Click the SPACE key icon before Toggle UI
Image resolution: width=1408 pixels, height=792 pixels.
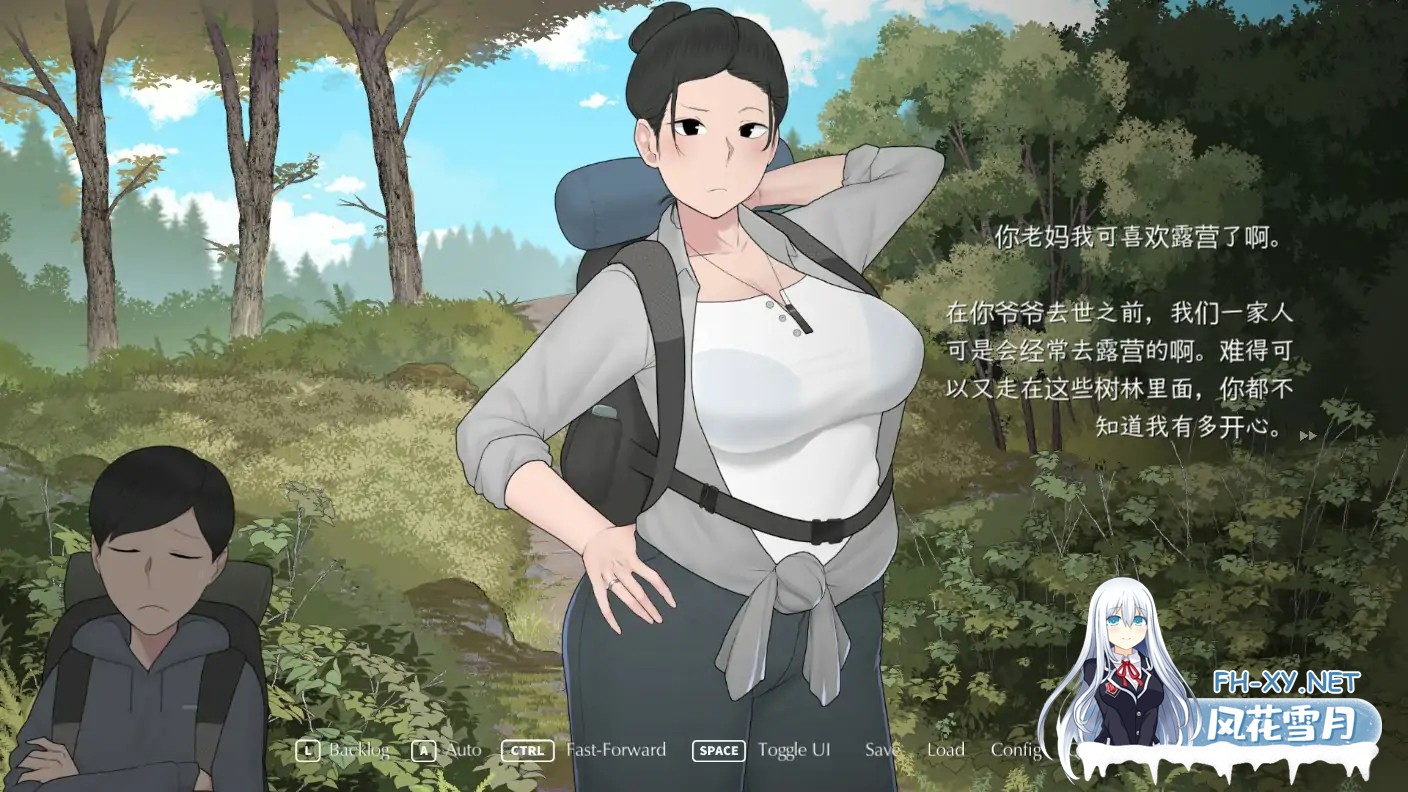[718, 750]
